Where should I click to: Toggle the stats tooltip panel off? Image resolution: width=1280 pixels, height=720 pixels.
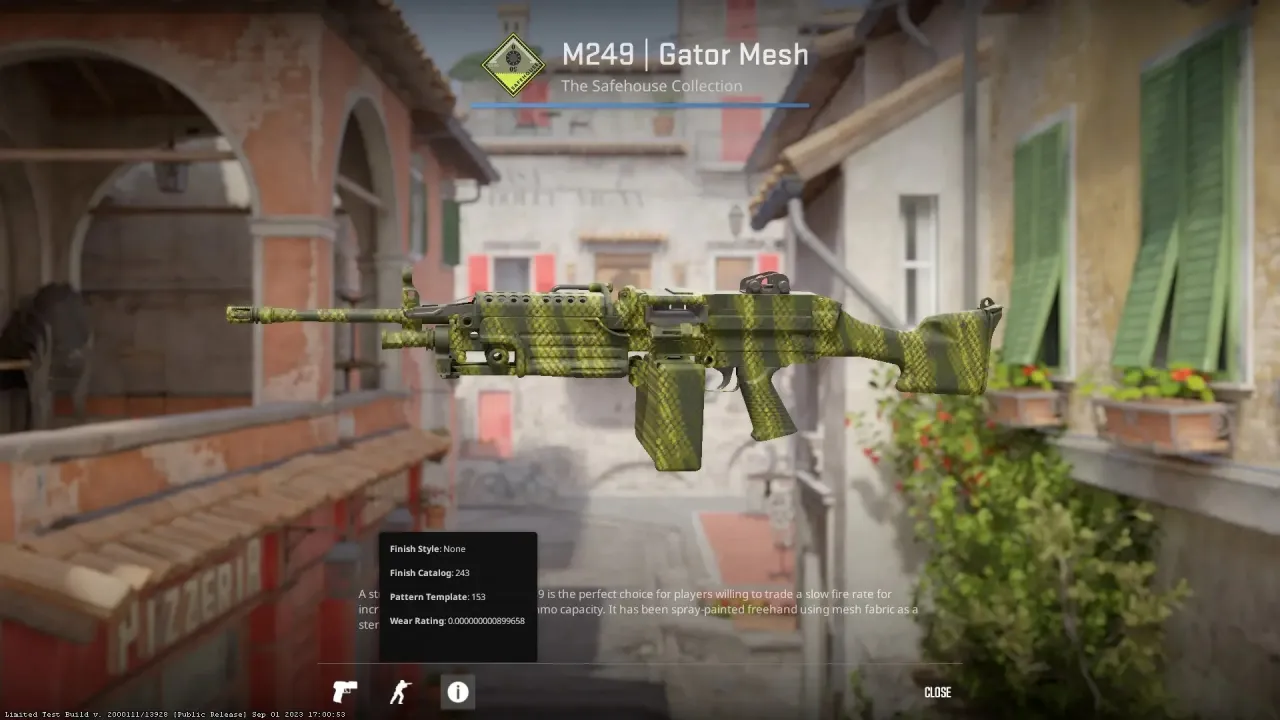[457, 691]
